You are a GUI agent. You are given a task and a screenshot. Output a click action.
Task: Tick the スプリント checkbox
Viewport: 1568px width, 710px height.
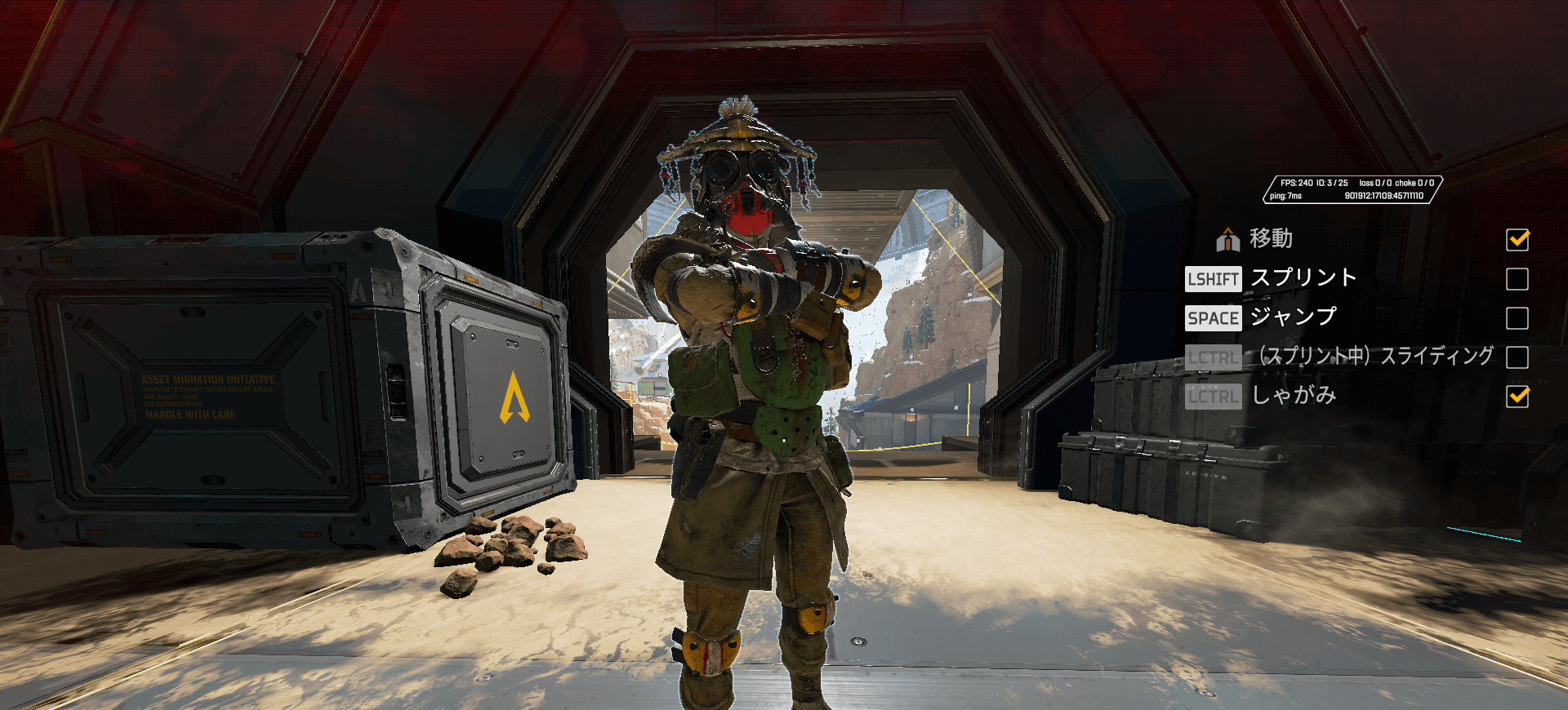pyautogui.click(x=1517, y=279)
